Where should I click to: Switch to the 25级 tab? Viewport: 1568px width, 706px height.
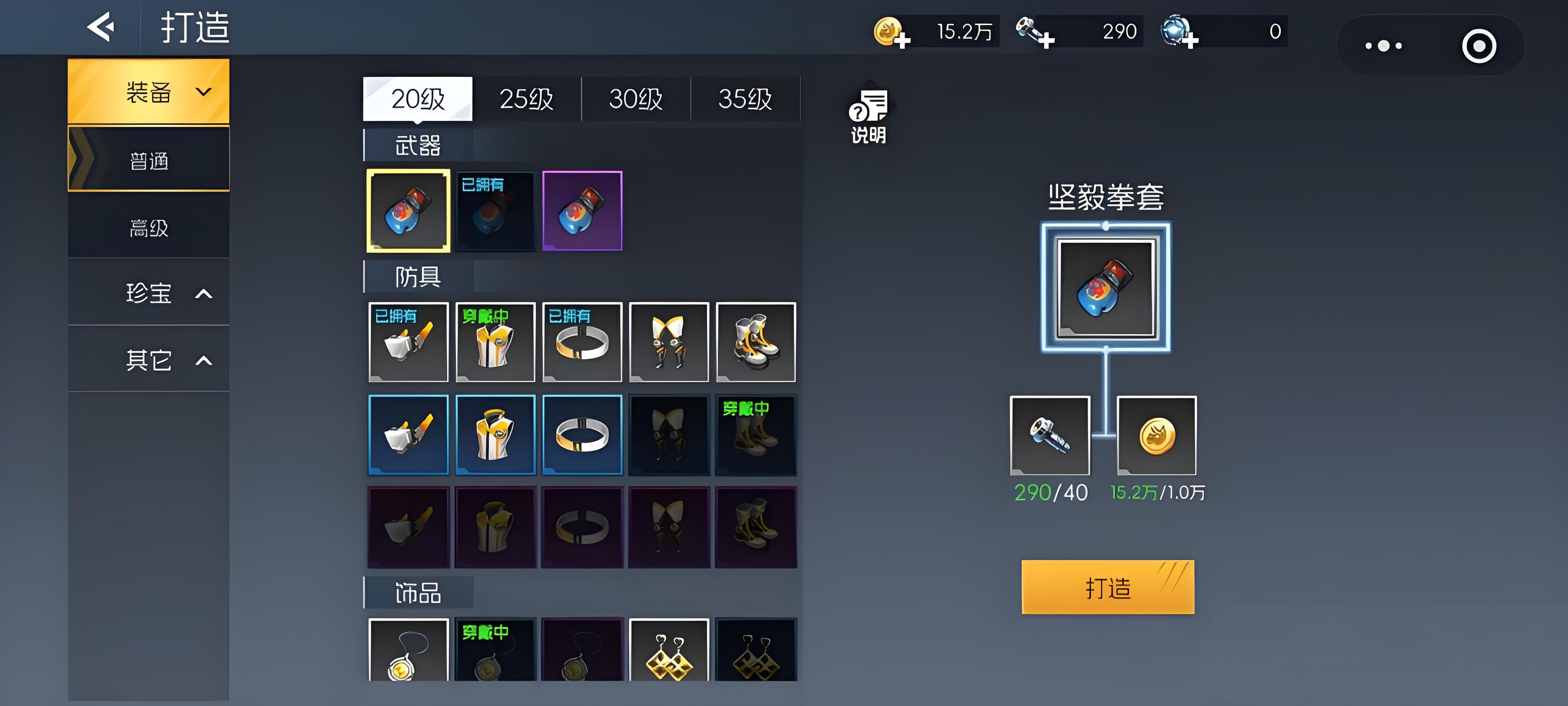(x=526, y=99)
